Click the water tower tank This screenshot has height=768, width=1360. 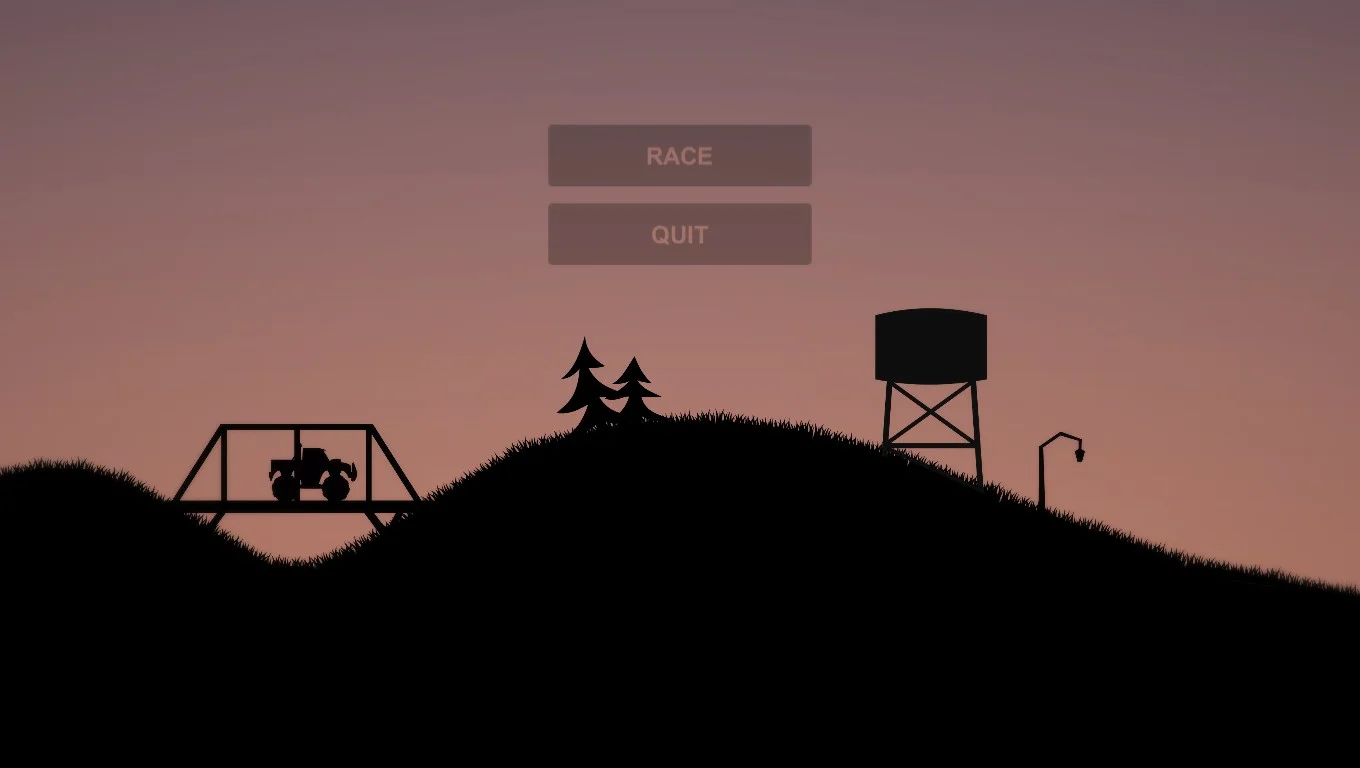[930, 343]
